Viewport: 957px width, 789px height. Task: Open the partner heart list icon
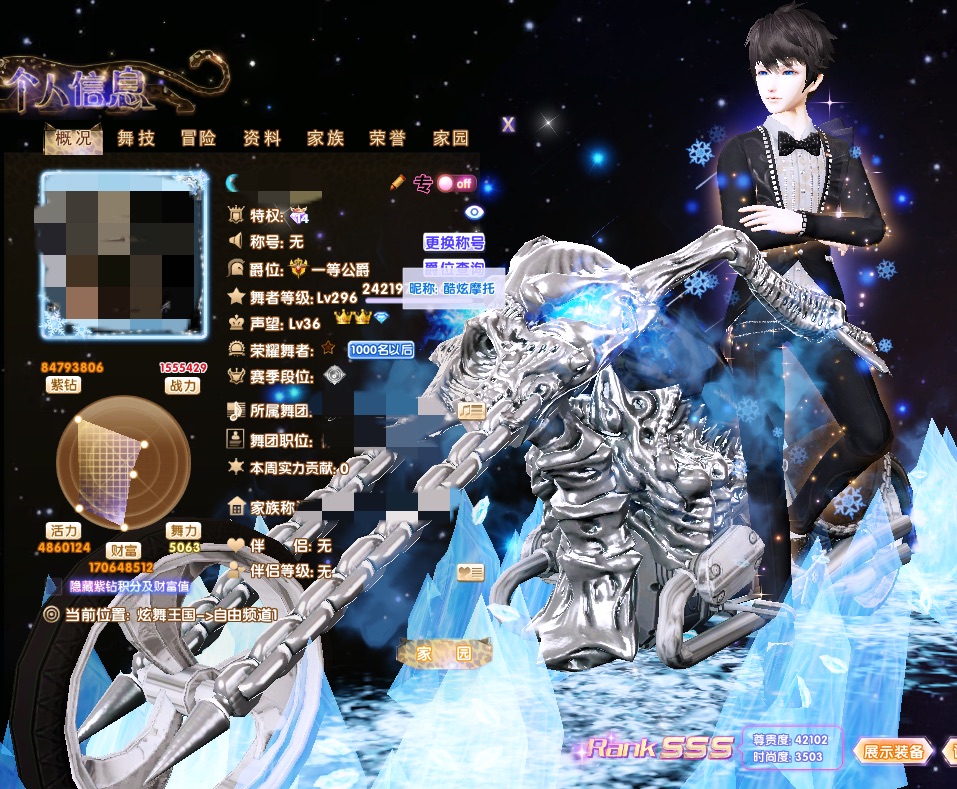coord(471,572)
